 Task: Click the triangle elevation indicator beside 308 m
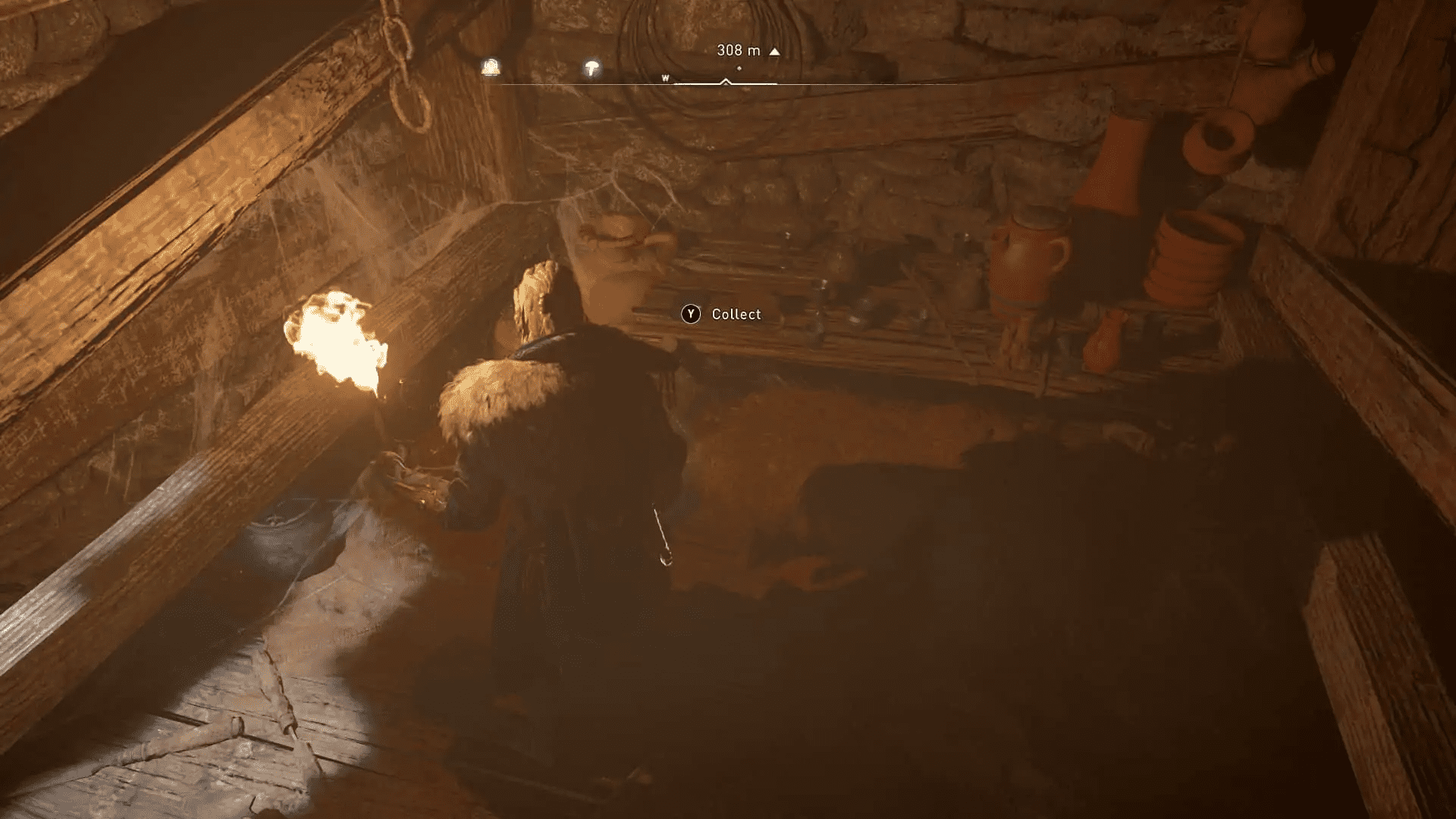tap(773, 51)
